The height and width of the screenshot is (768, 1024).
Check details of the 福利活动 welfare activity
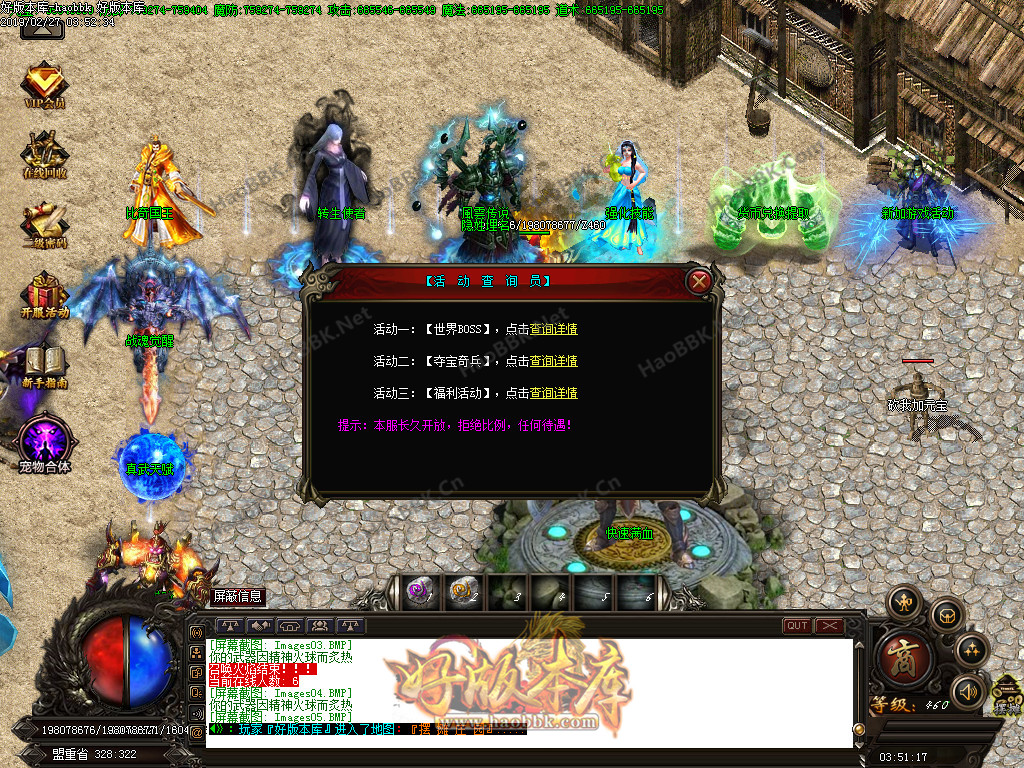point(553,393)
